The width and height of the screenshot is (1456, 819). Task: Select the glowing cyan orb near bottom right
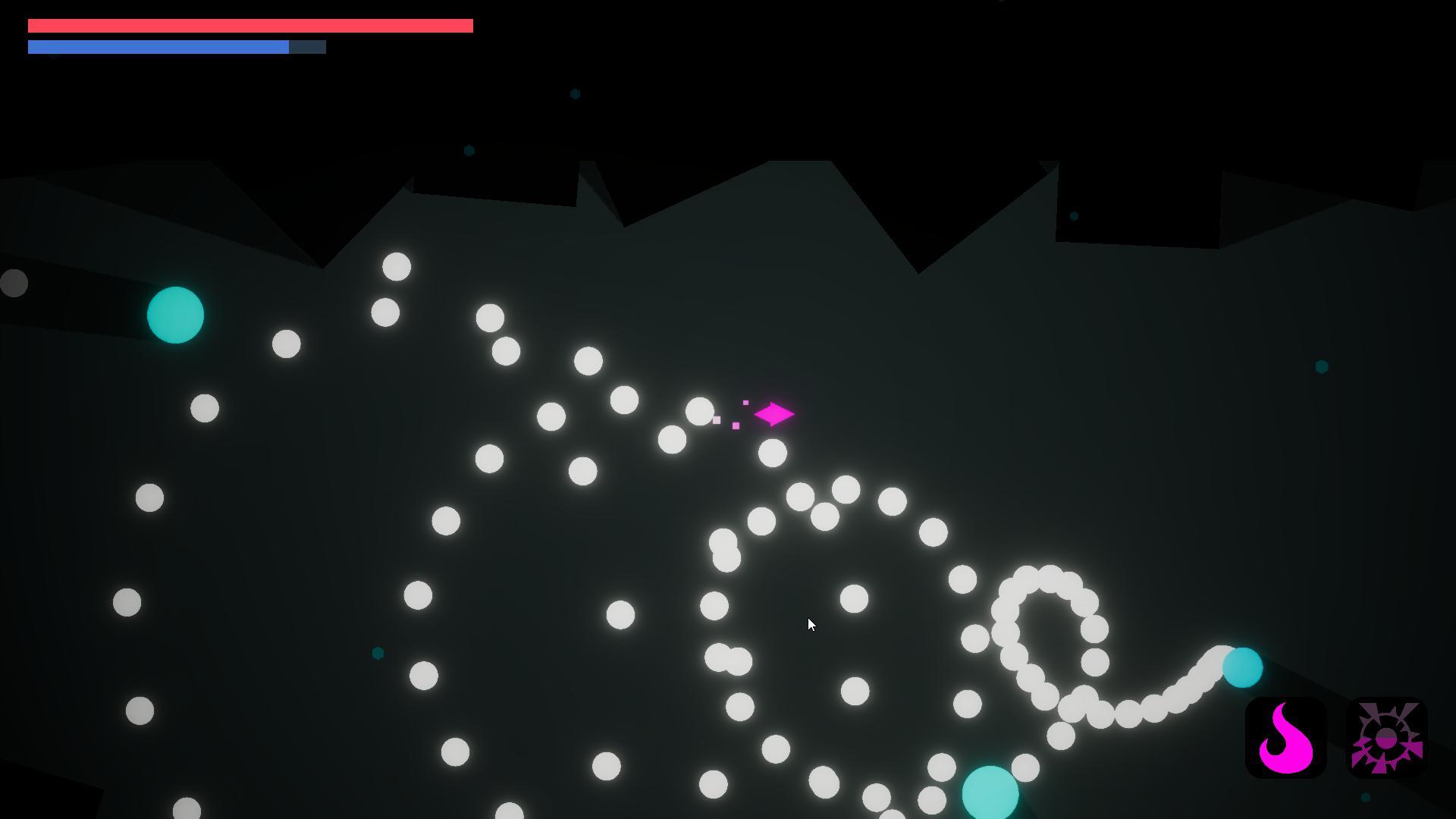pyautogui.click(x=1244, y=668)
